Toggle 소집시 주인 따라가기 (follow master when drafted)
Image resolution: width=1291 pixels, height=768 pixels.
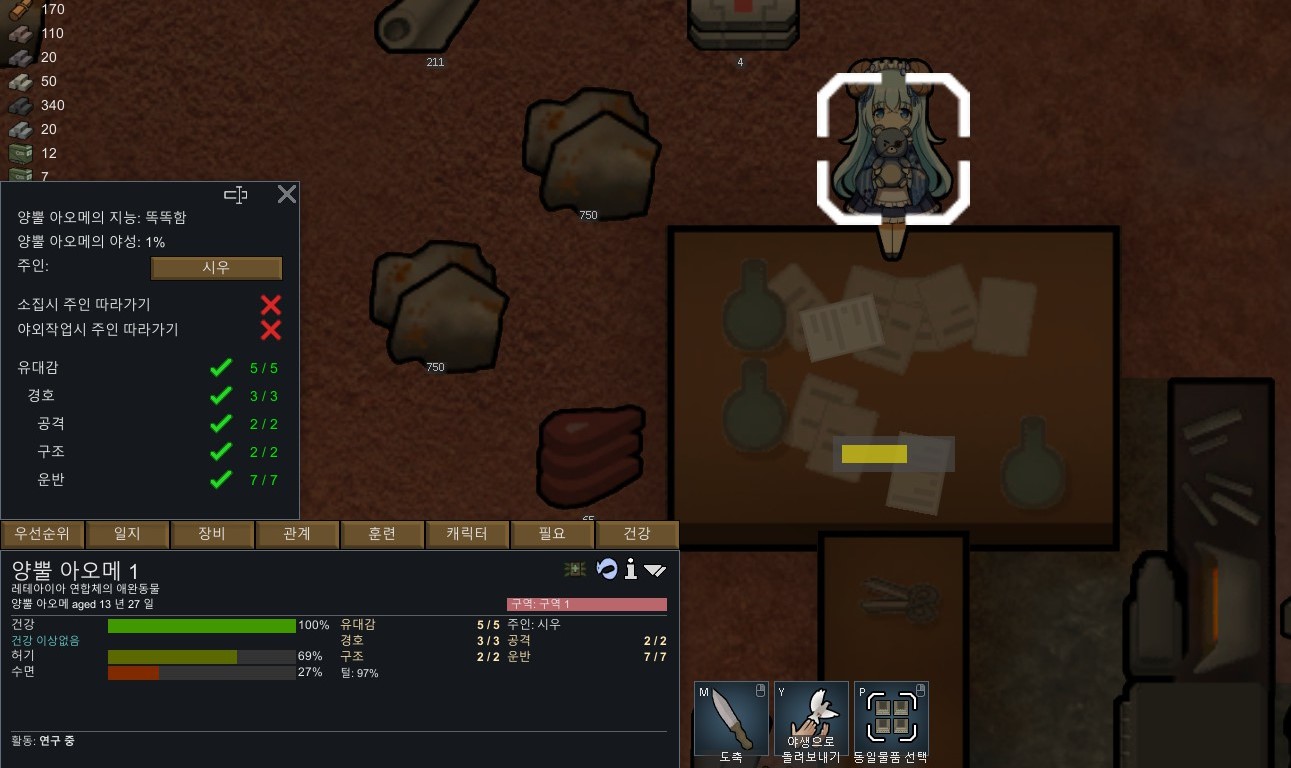coord(270,305)
